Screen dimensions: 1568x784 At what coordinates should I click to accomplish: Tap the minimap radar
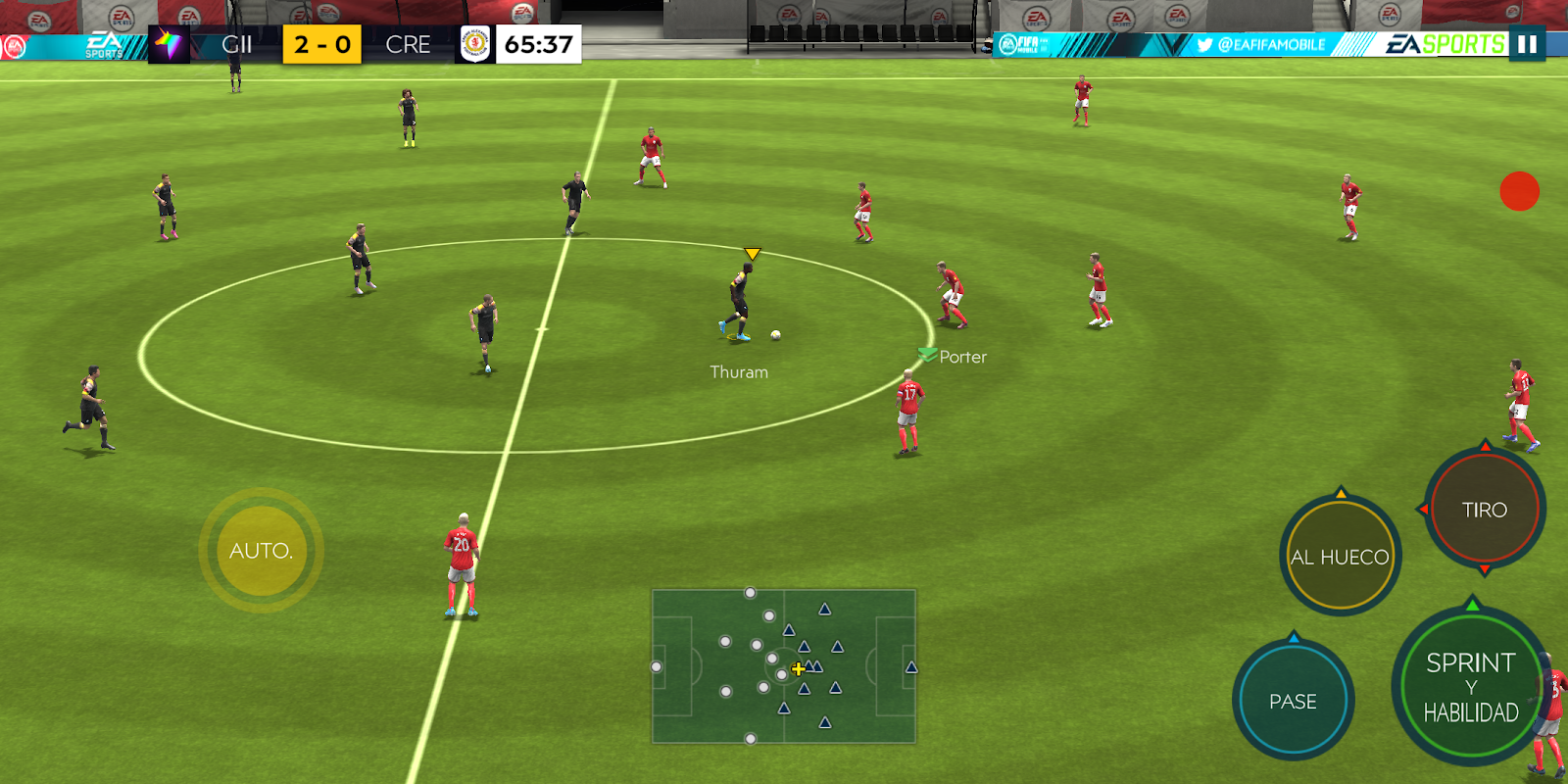coord(784,666)
